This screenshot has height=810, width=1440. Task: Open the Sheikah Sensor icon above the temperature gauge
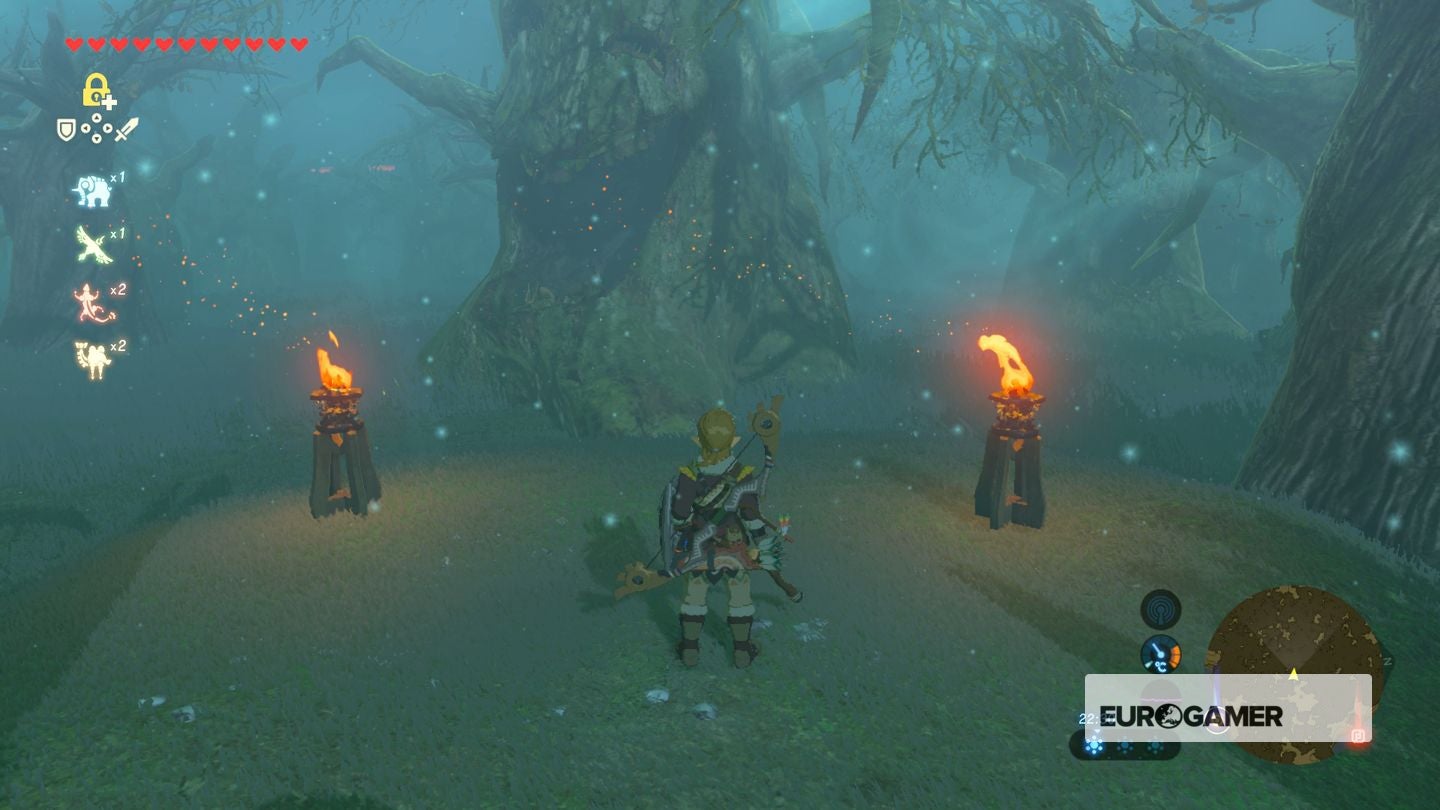(1159, 608)
